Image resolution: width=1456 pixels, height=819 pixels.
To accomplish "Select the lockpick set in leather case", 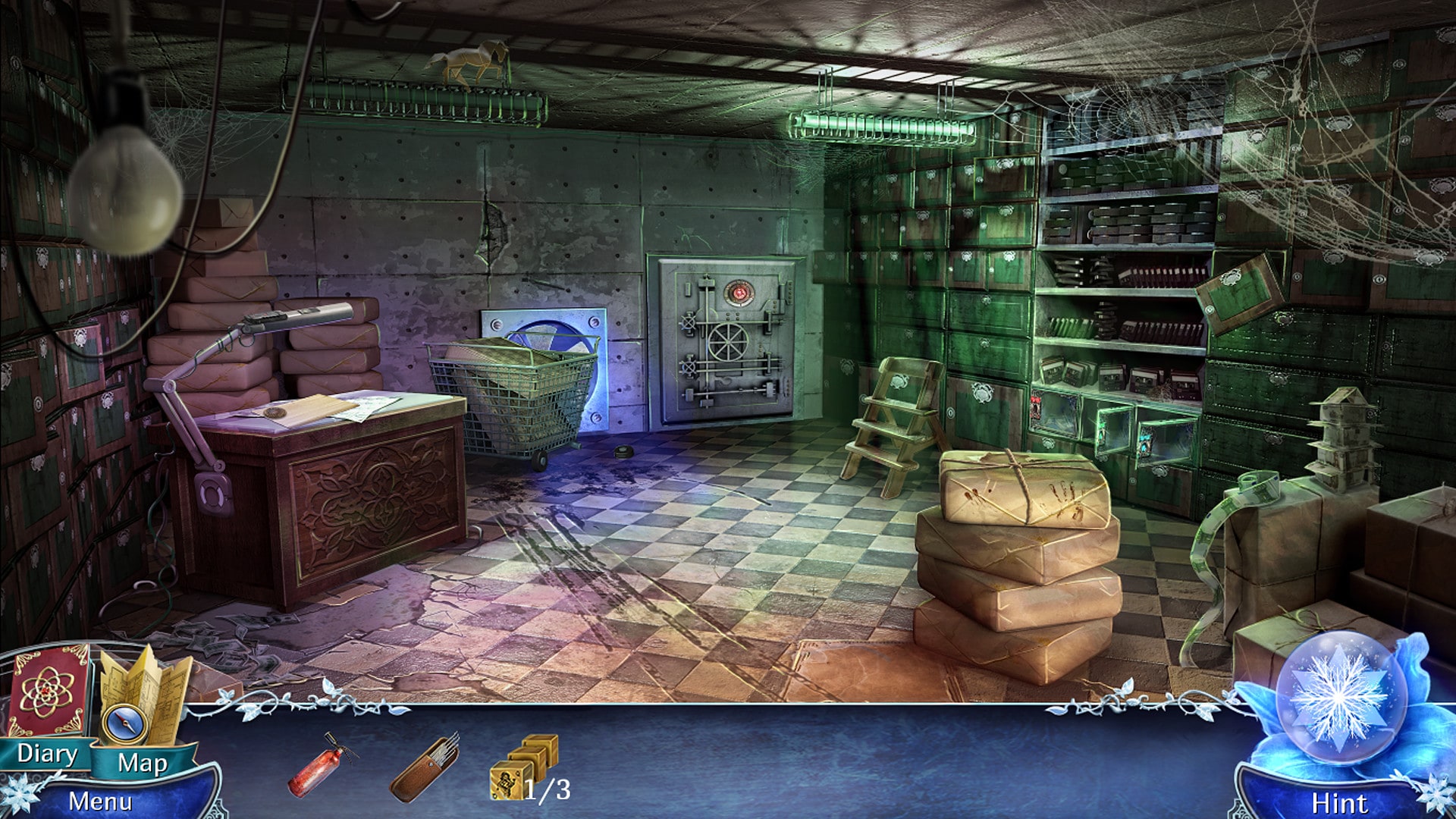I will pyautogui.click(x=425, y=766).
